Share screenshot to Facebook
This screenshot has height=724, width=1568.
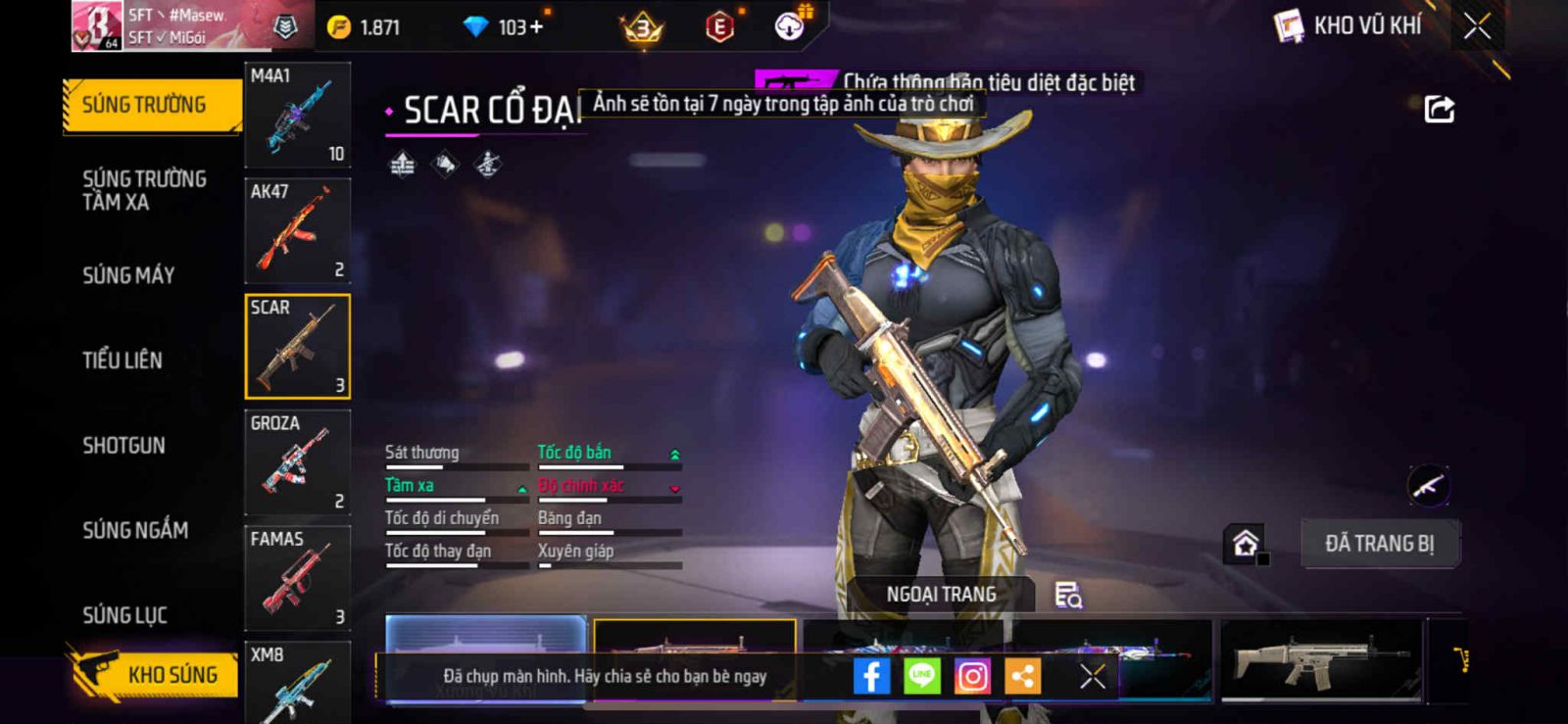pyautogui.click(x=871, y=676)
